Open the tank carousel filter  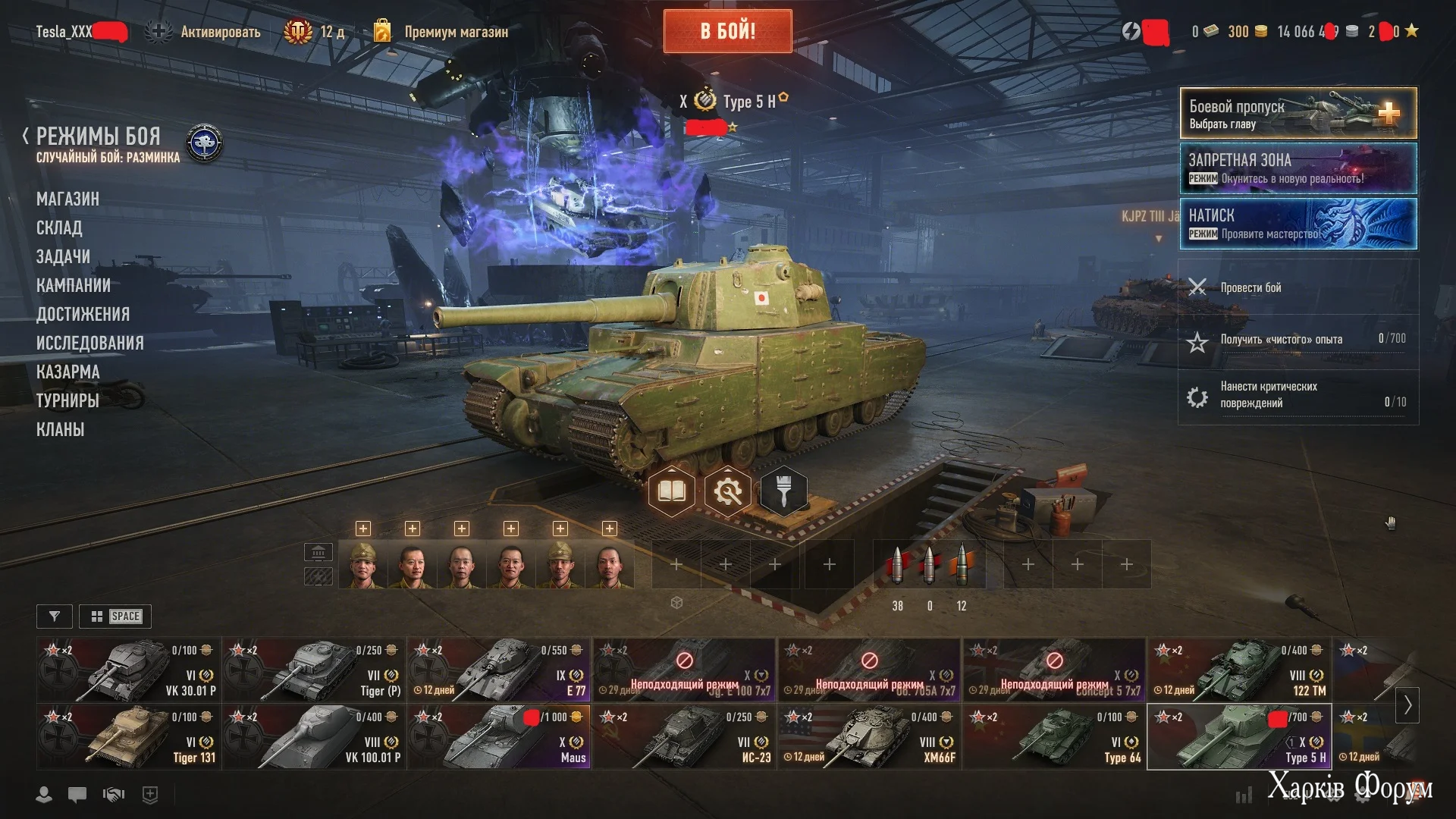[x=54, y=617]
